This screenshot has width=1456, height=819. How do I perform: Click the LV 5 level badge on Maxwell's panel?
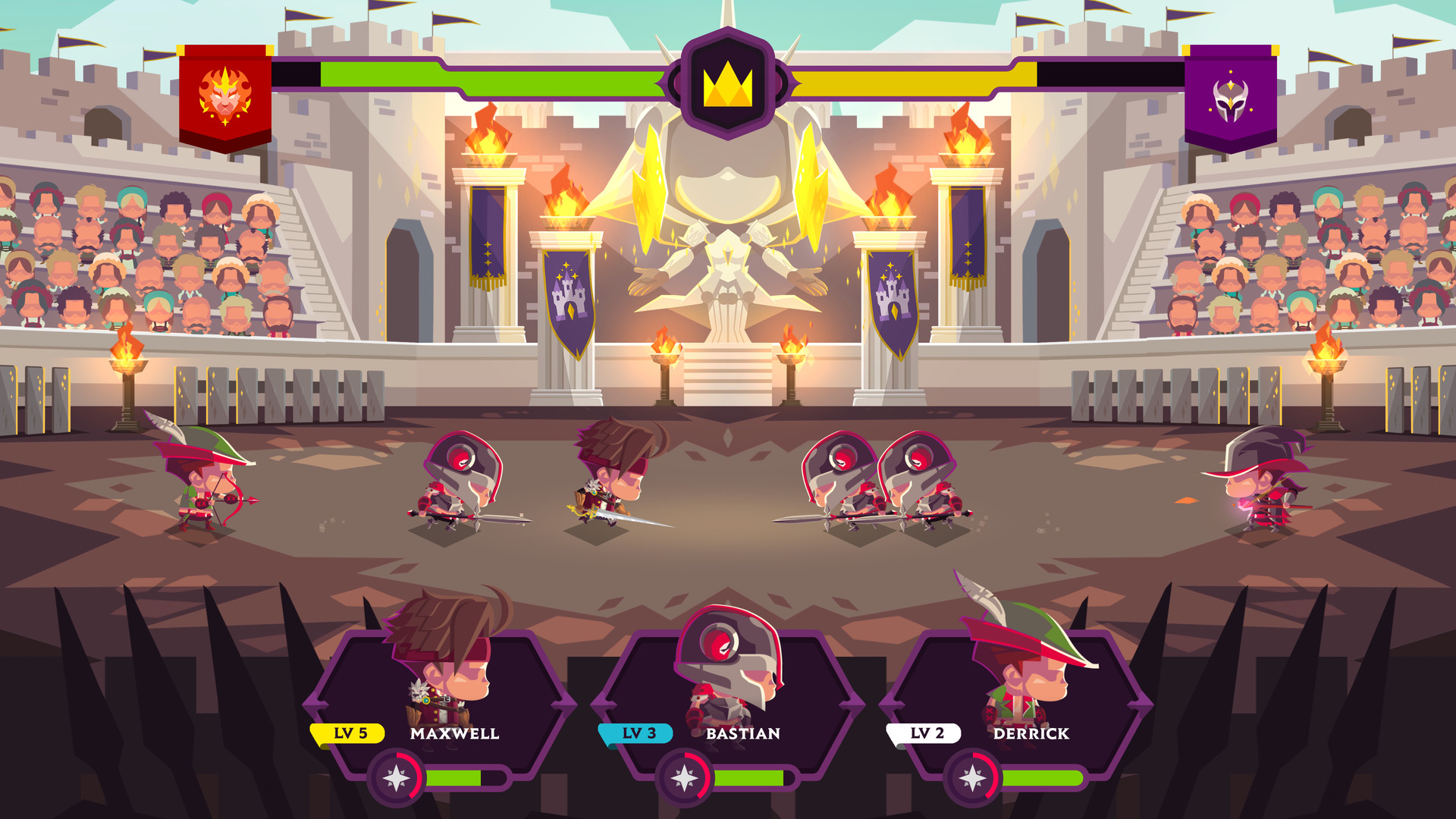(348, 734)
